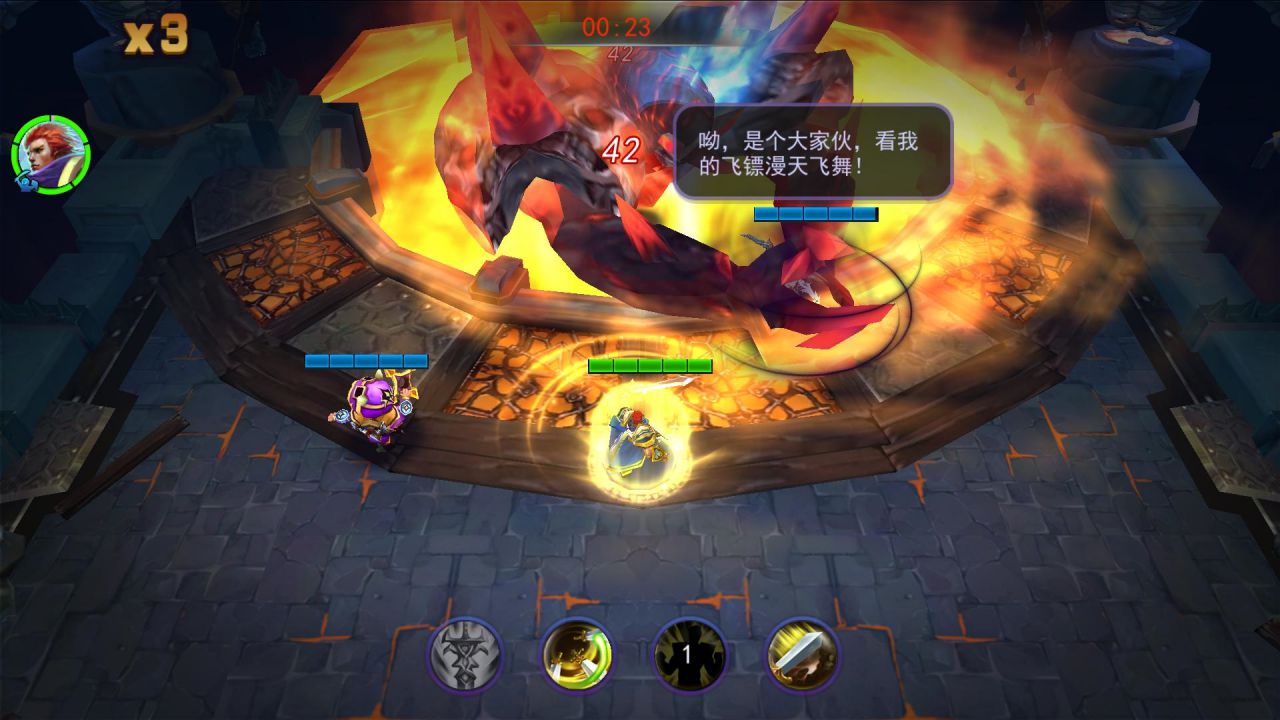
Task: Target the purple enemy creature on the left
Action: [375, 410]
